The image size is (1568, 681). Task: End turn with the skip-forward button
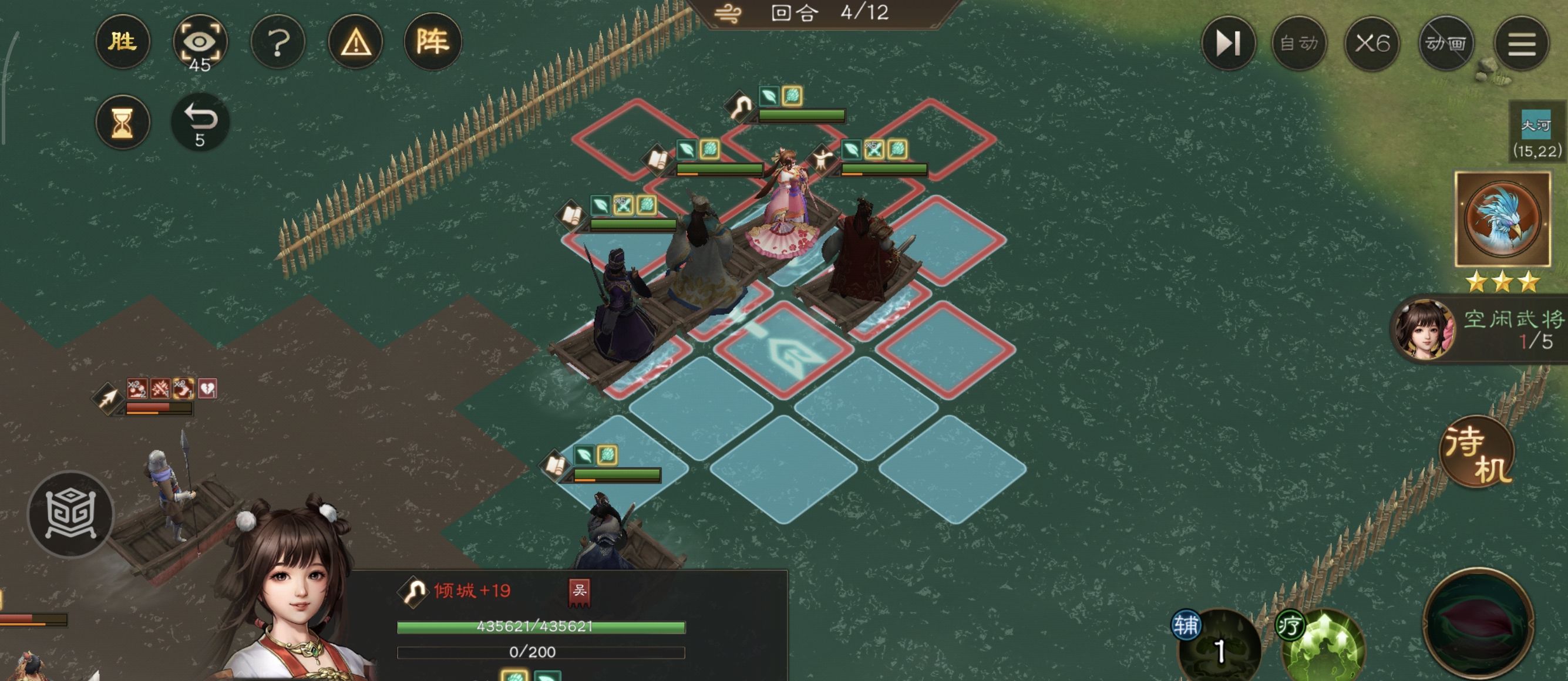[x=1228, y=43]
